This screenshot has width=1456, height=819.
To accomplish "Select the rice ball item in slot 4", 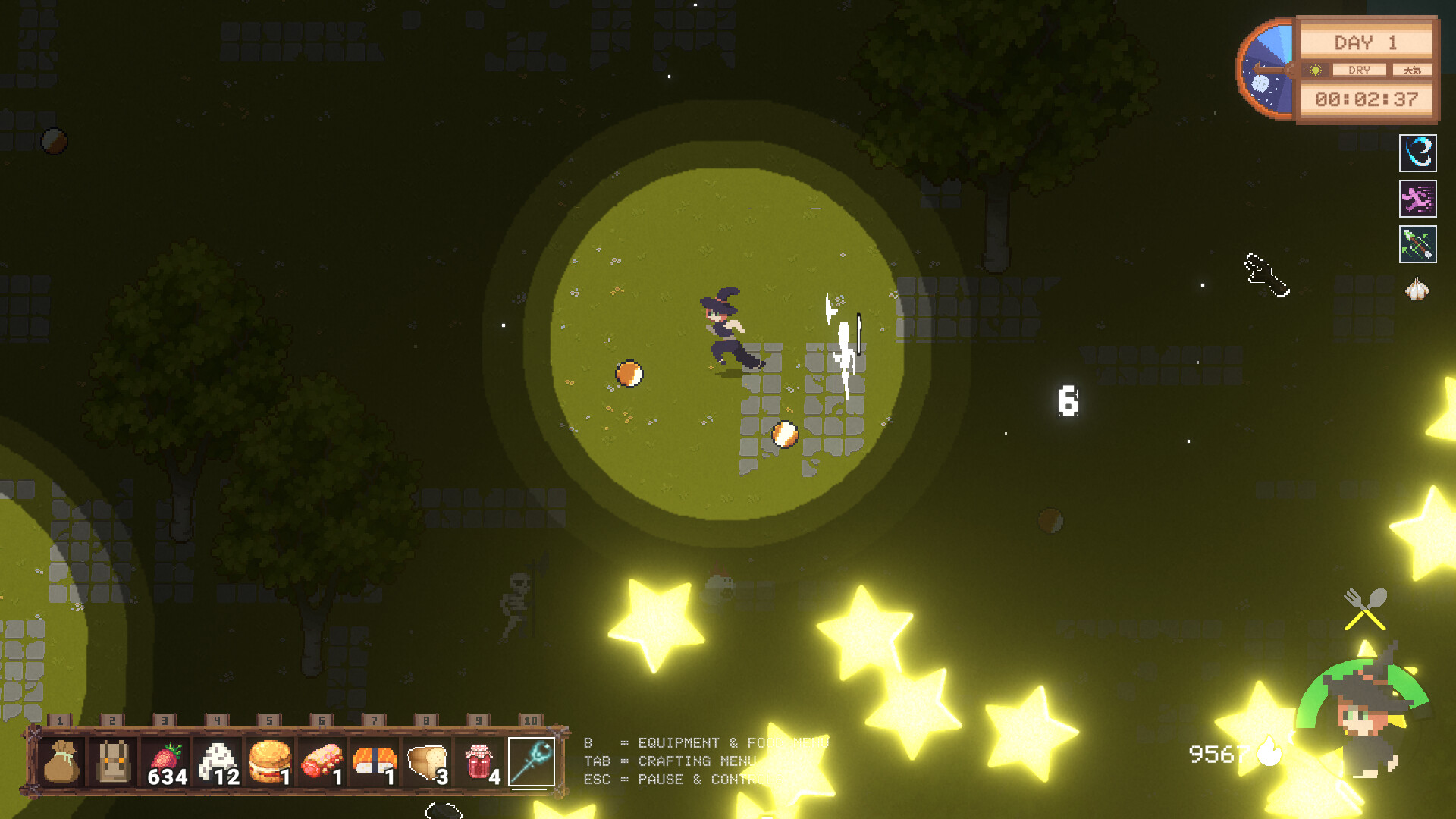I will point(220,758).
